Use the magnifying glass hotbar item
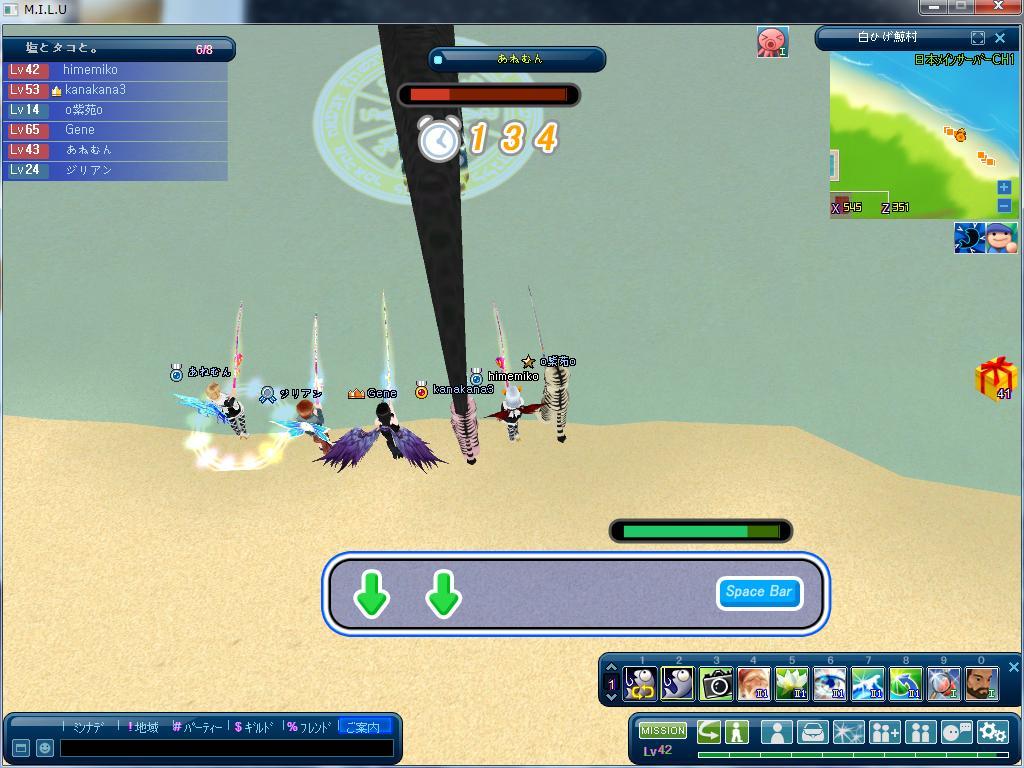 (943, 684)
